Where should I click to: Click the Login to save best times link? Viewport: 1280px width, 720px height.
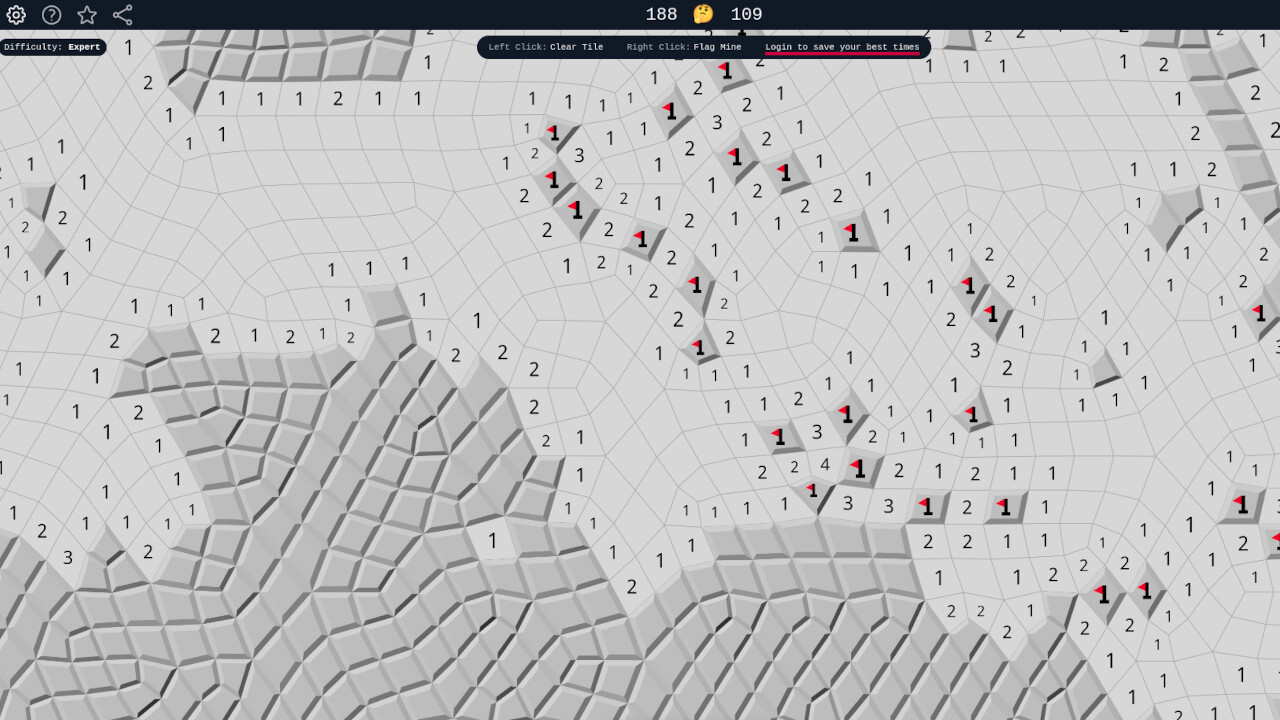tap(843, 46)
